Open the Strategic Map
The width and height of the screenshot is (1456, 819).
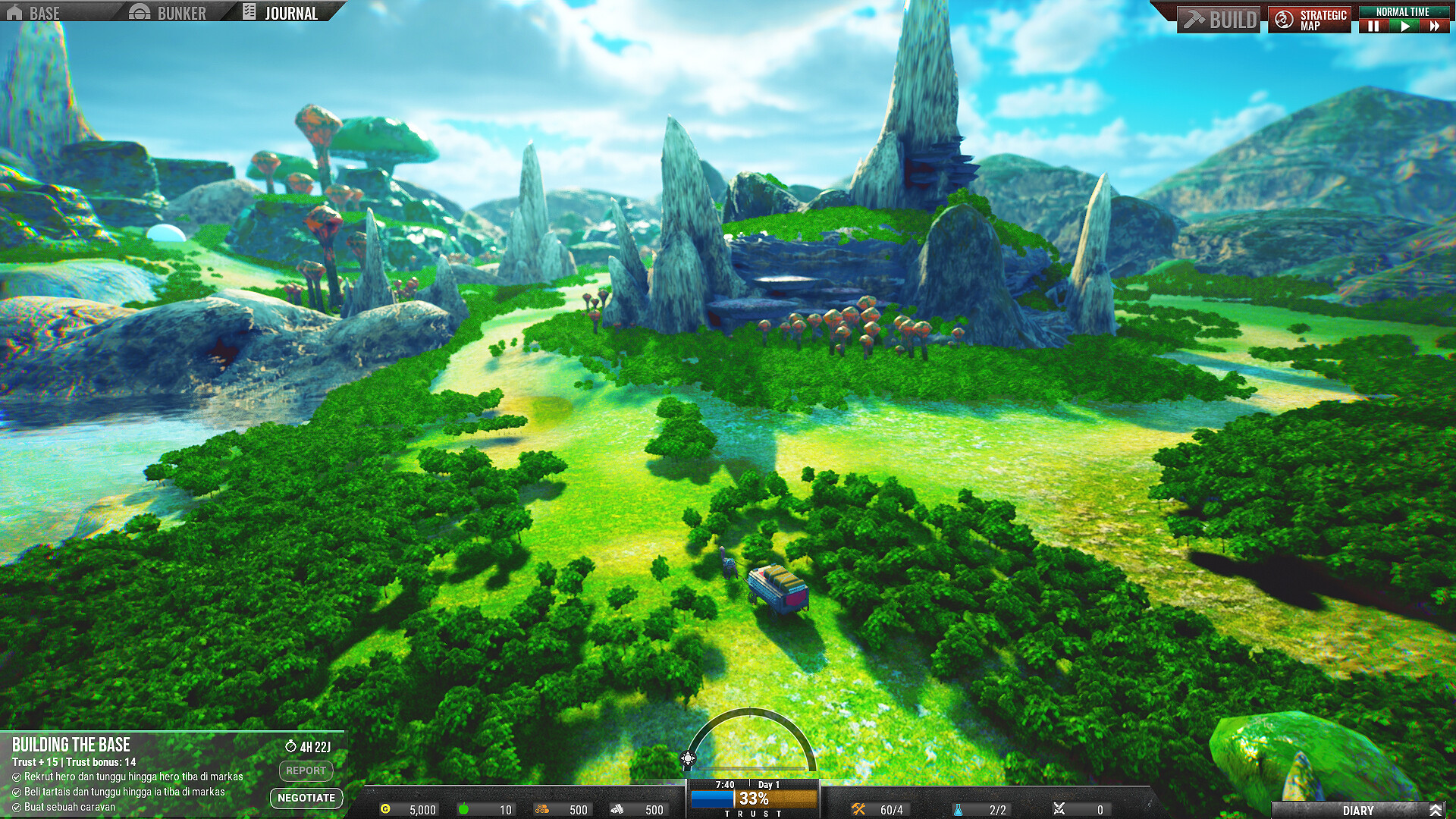tap(1310, 19)
